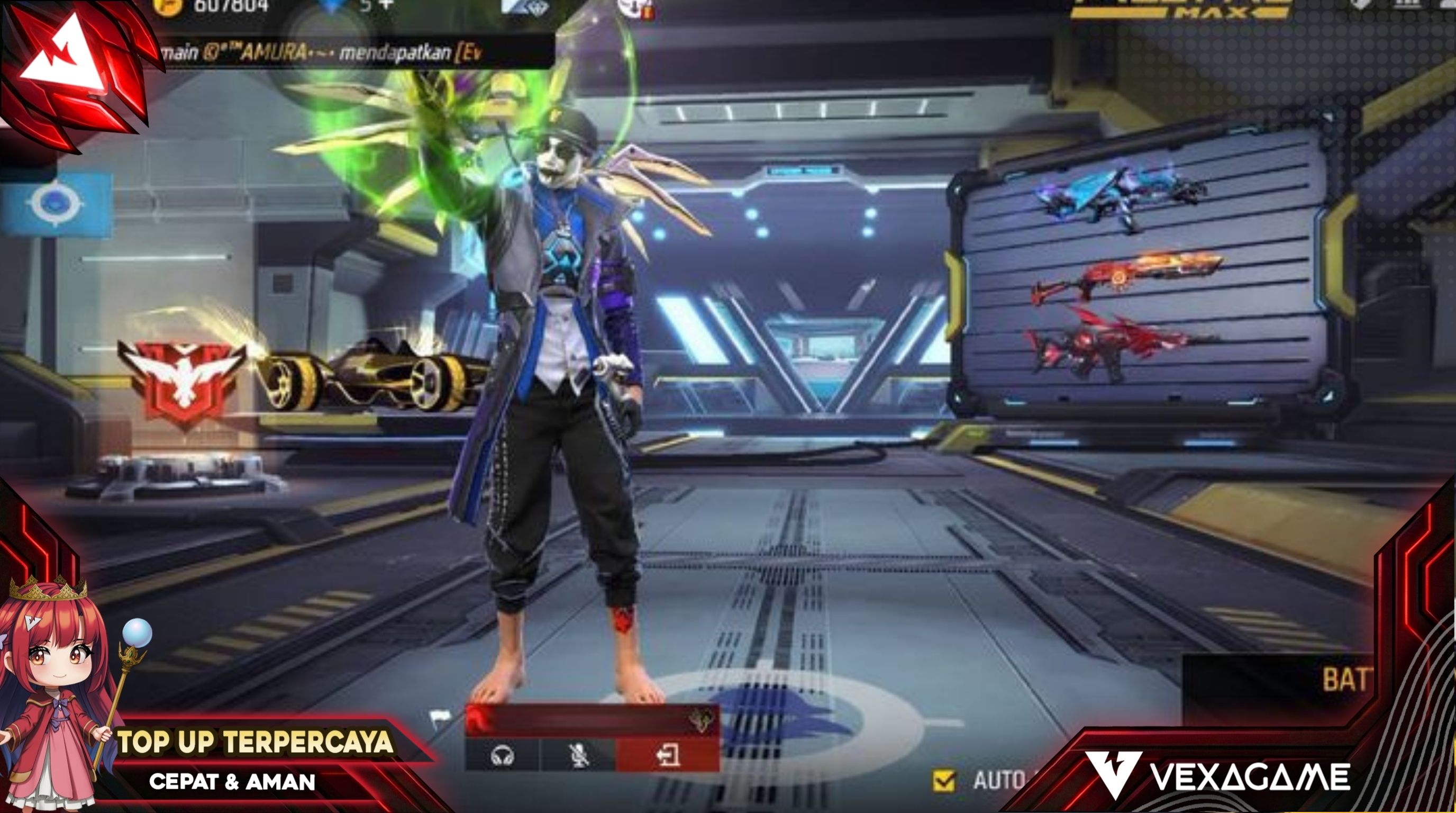This screenshot has height=813, width=1456.
Task: Click the gold coin currency icon
Action: coord(168,6)
